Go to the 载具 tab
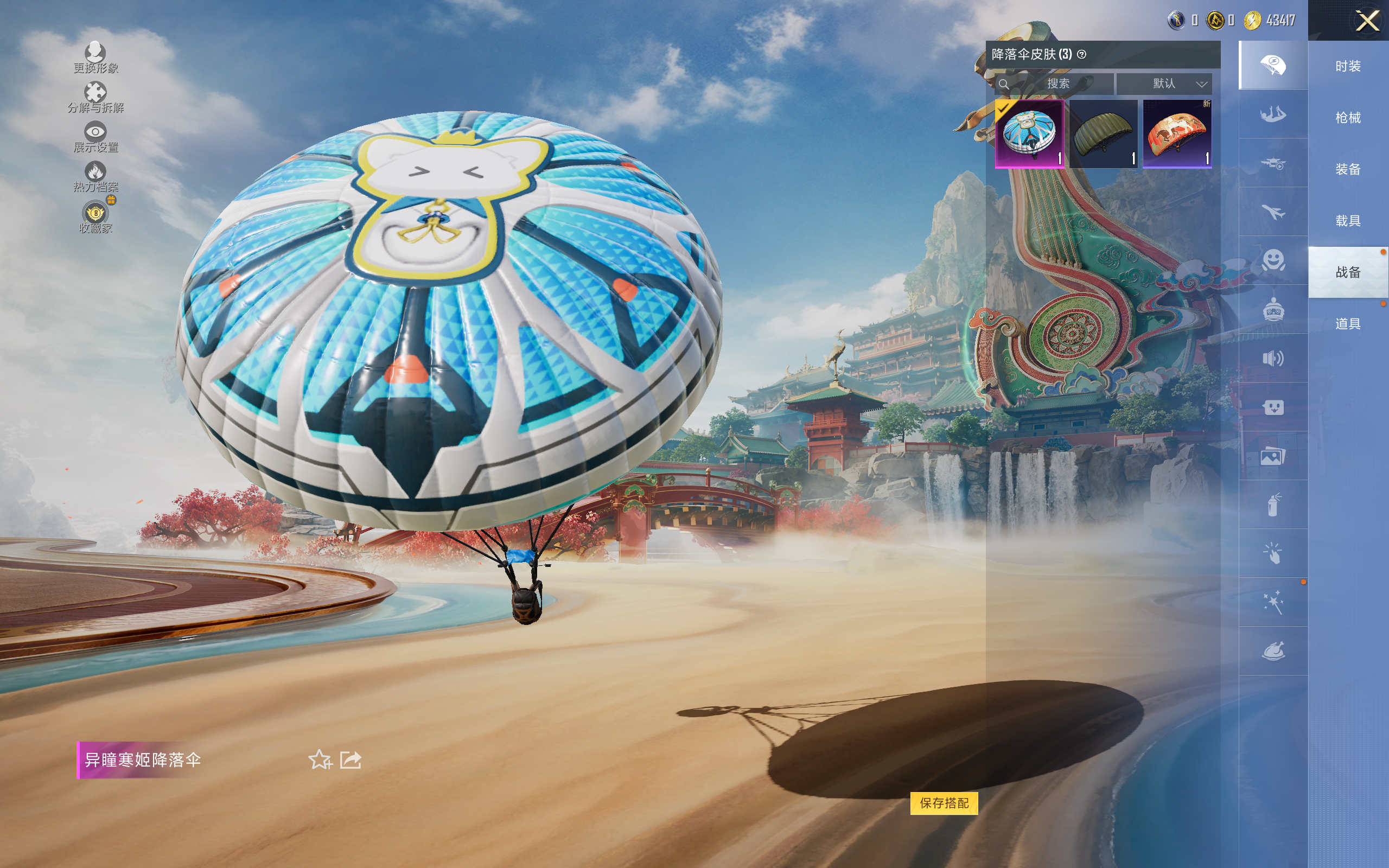This screenshot has width=1389, height=868. [x=1347, y=220]
